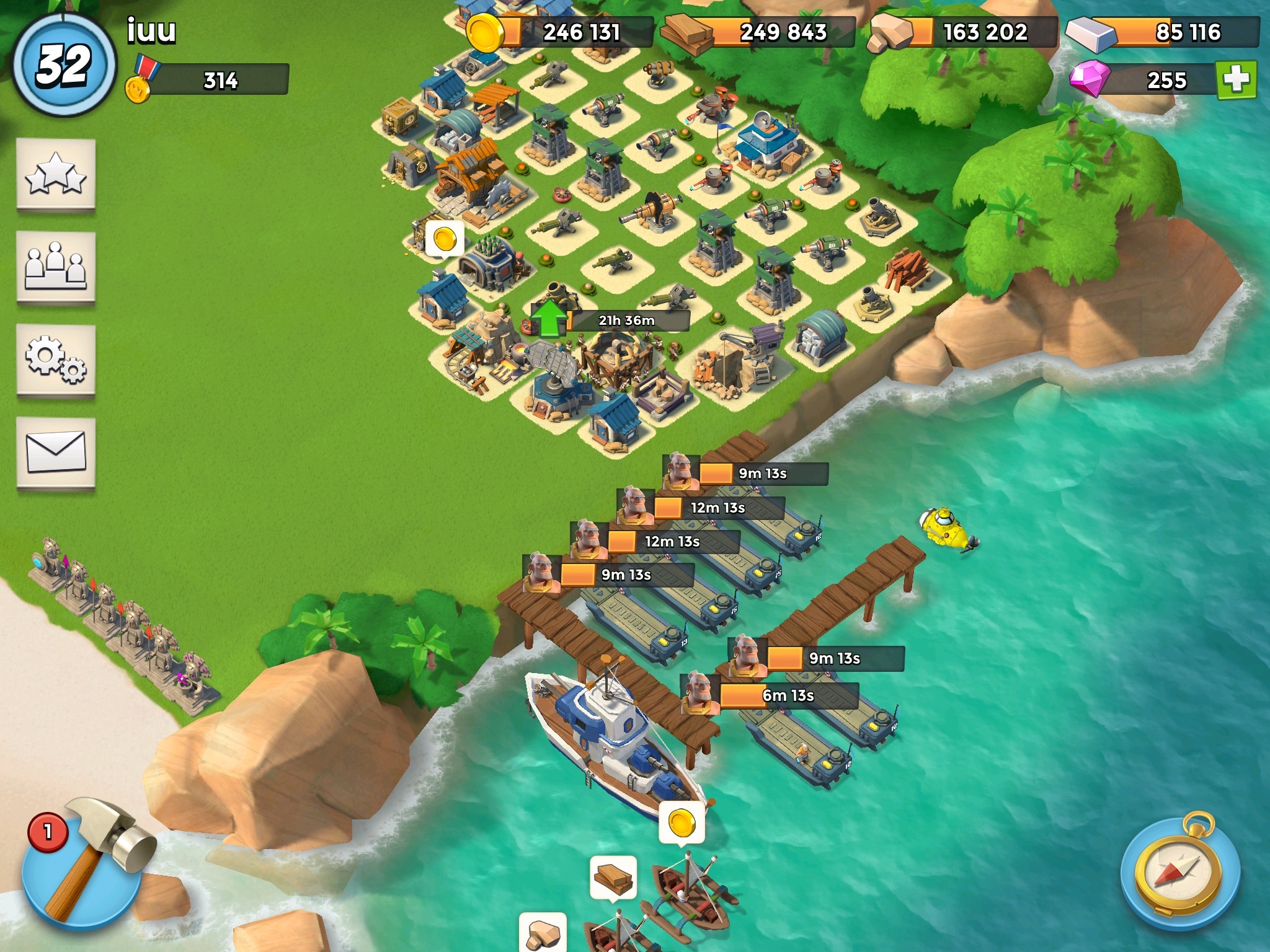Viewport: 1270px width, 952px height.
Task: Open the compass world map
Action: coord(1180,872)
